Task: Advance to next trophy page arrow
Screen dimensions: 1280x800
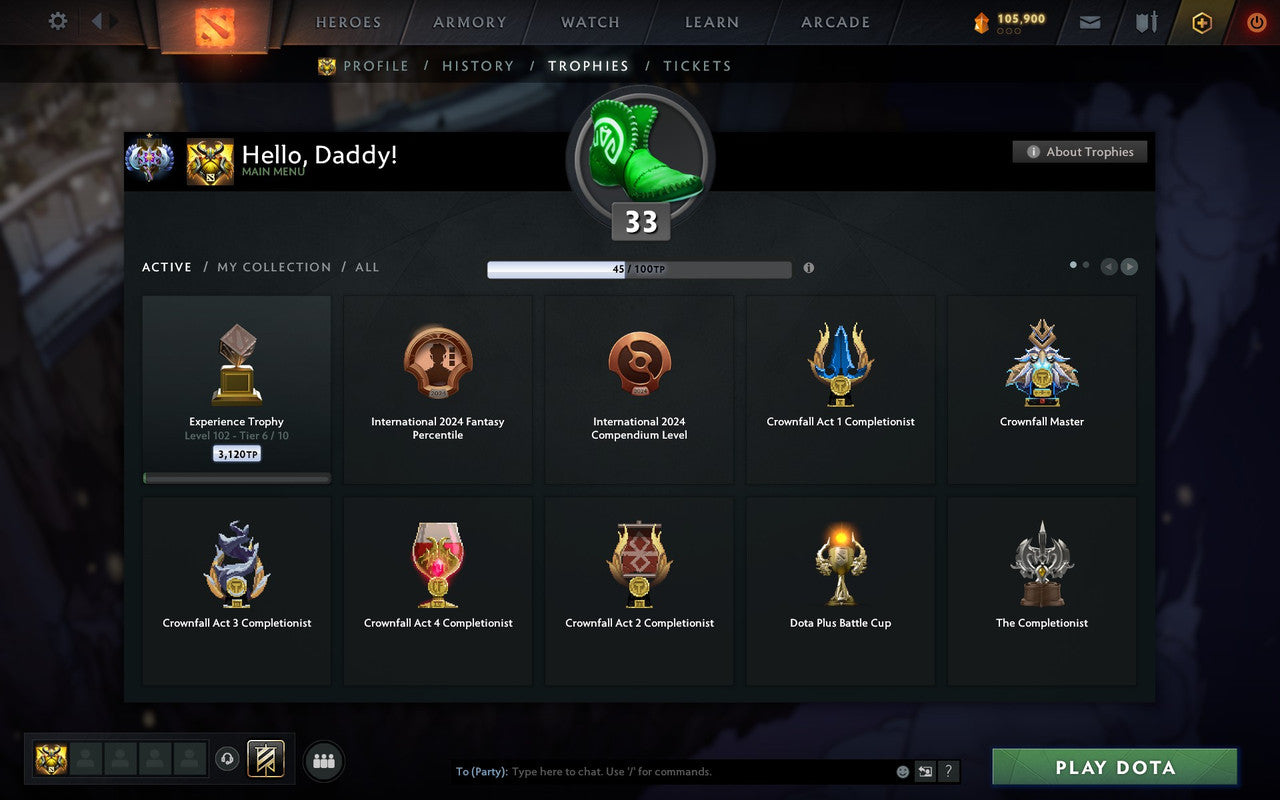Action: pos(1129,266)
